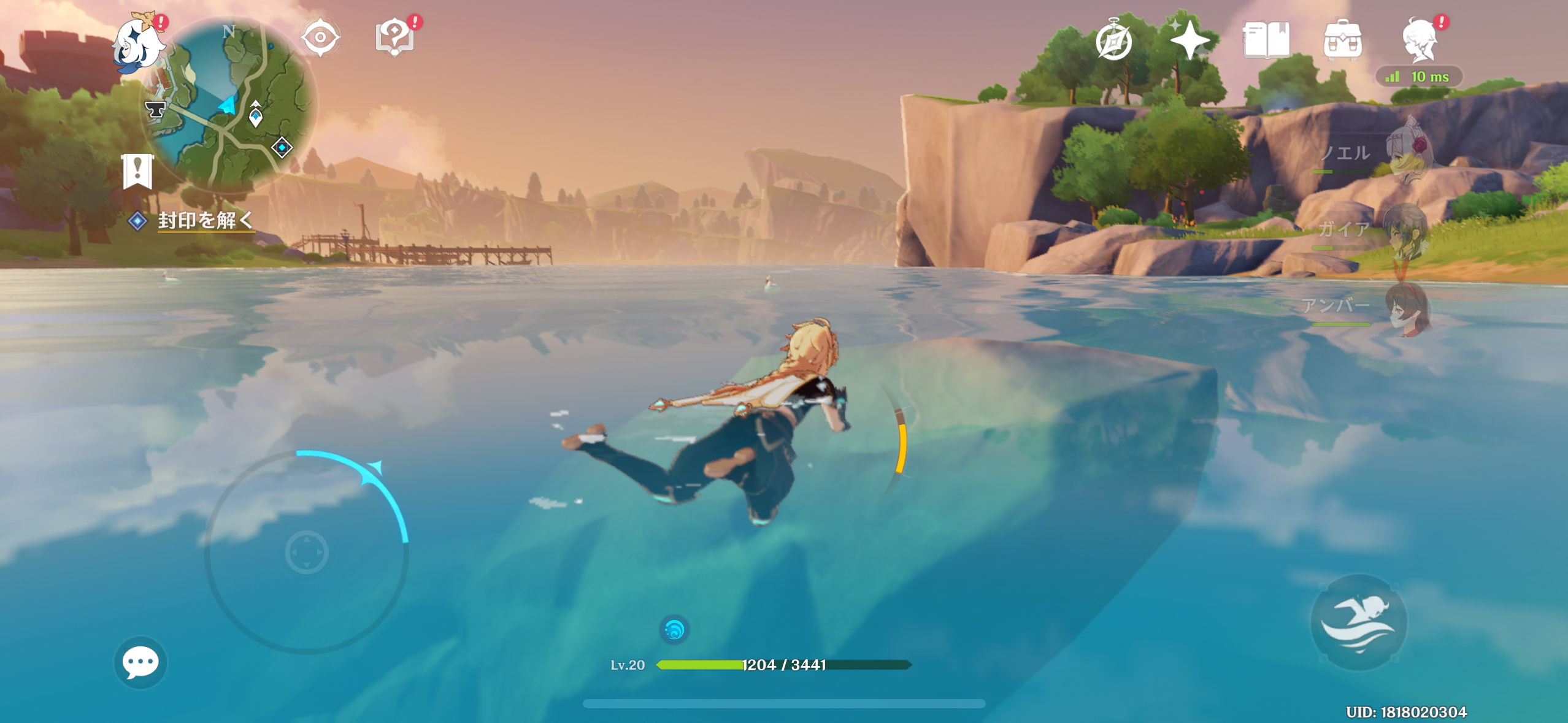Image resolution: width=1568 pixels, height=723 pixels.
Task: Open the Wish star icon
Action: click(1189, 40)
